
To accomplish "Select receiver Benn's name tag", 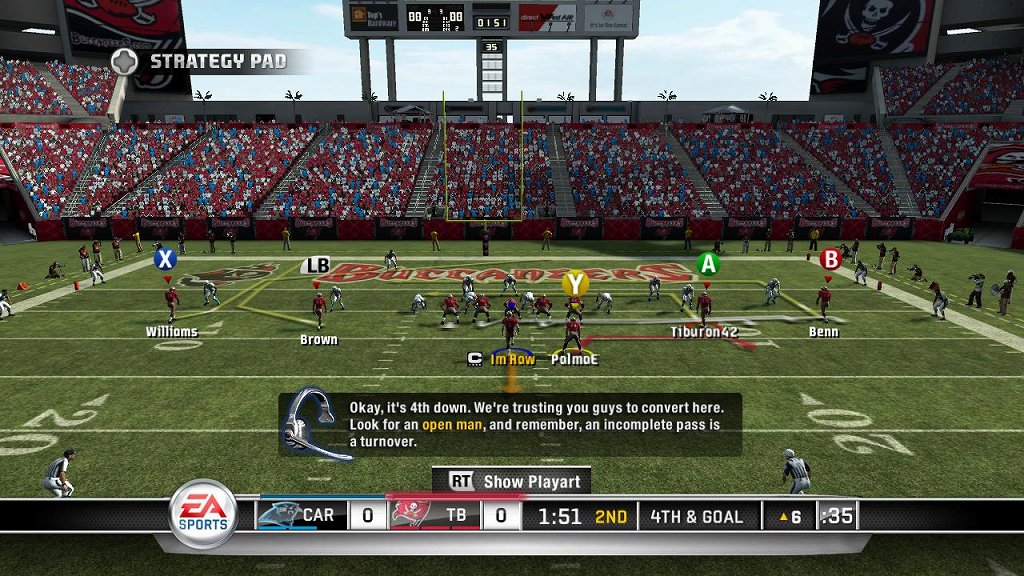I will click(824, 332).
